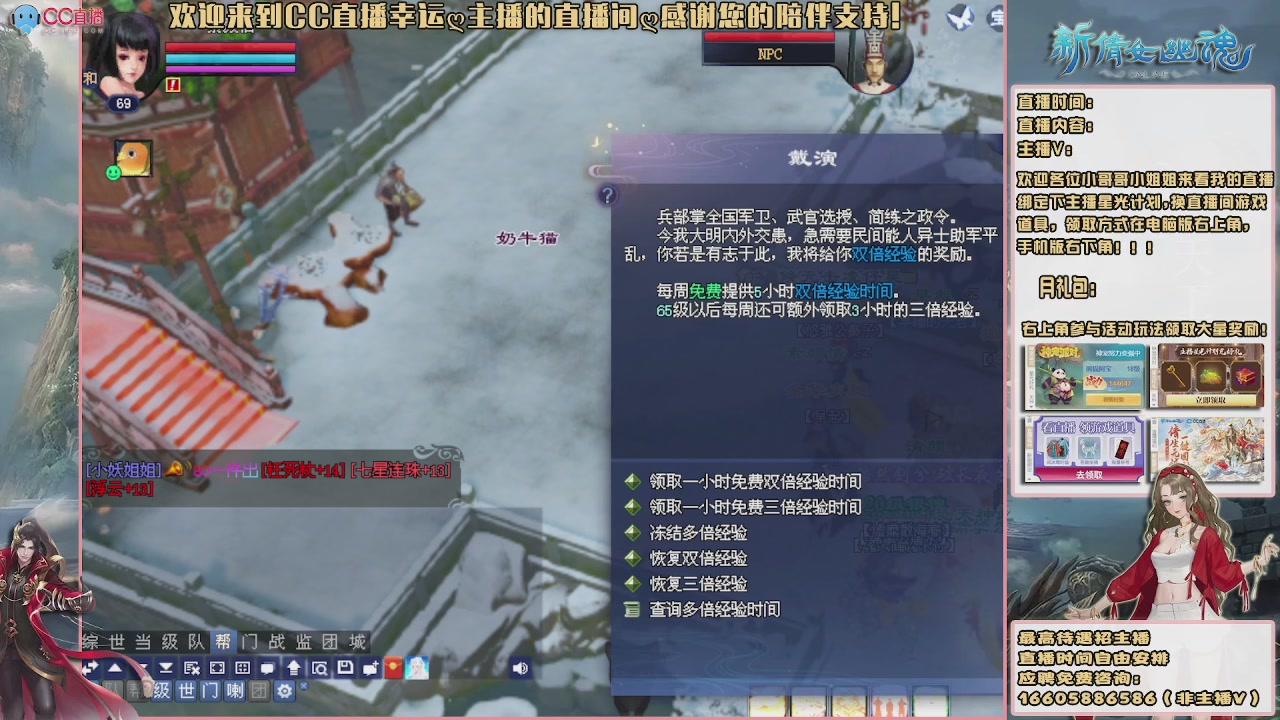Collapse the chat panel with the up arrow
This screenshot has width=1280, height=720.
click(x=116, y=669)
